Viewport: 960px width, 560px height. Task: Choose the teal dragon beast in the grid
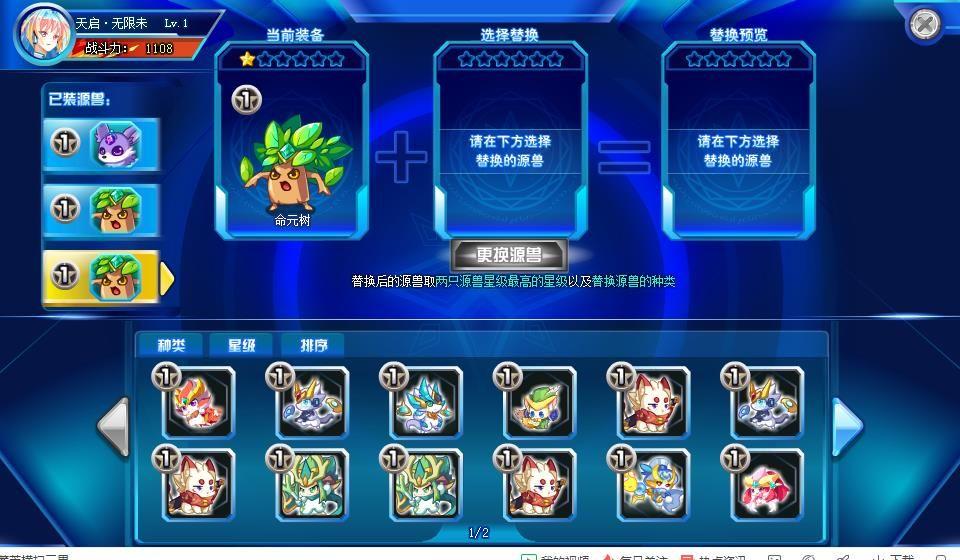(427, 403)
